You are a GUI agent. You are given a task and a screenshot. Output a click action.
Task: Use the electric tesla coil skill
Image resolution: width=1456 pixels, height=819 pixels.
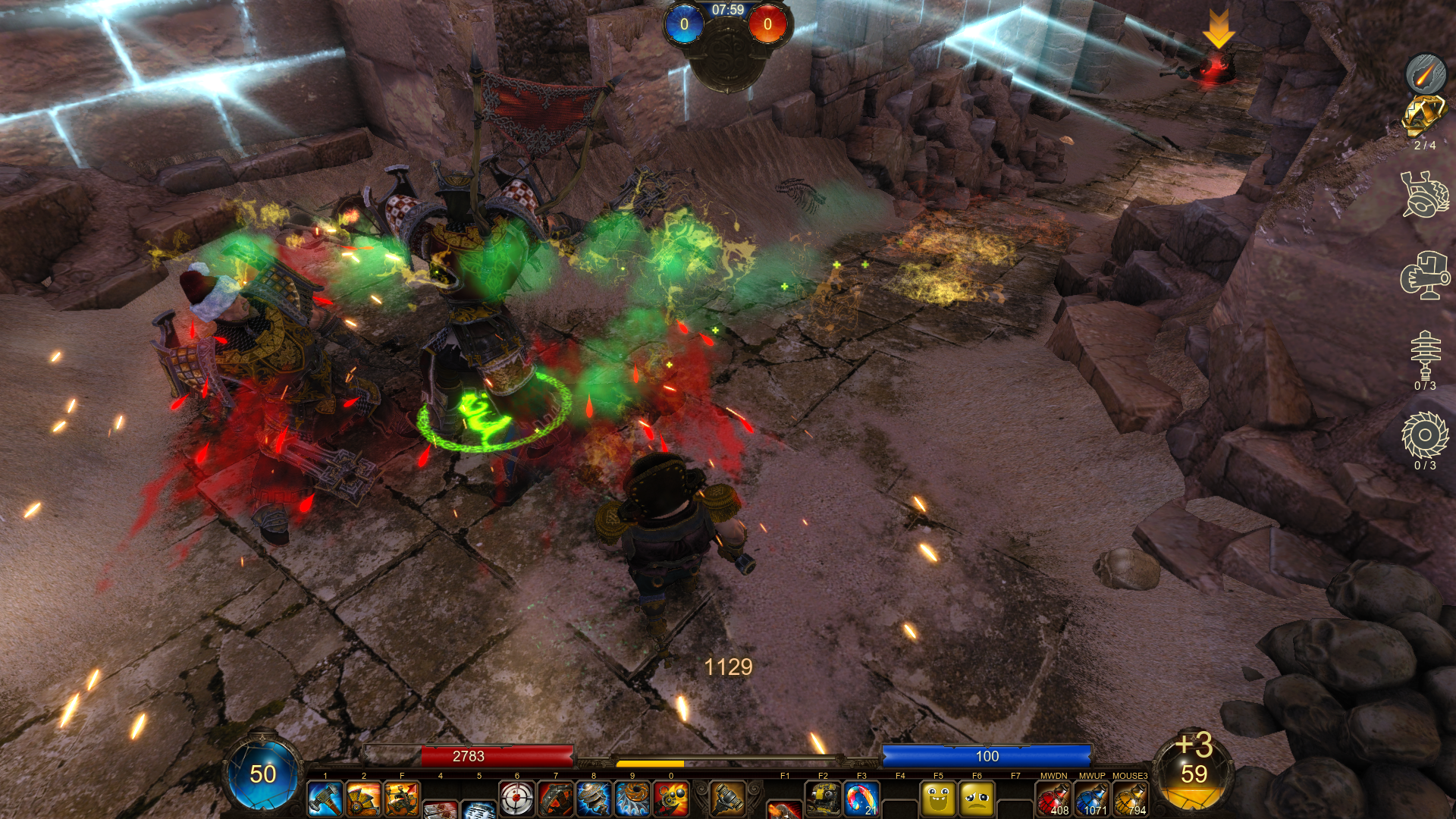pos(594,799)
